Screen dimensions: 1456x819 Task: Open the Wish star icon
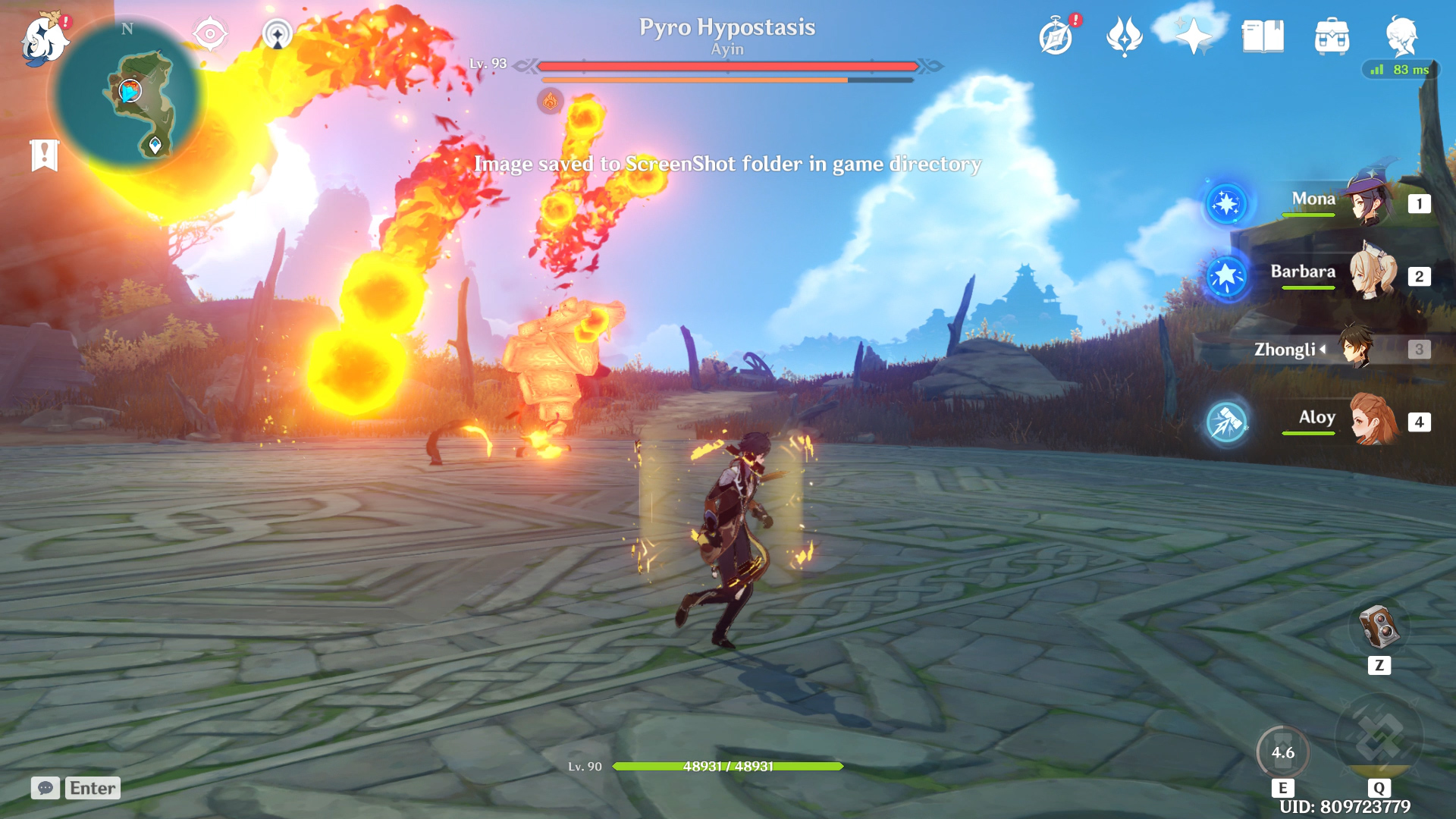pos(1193,36)
